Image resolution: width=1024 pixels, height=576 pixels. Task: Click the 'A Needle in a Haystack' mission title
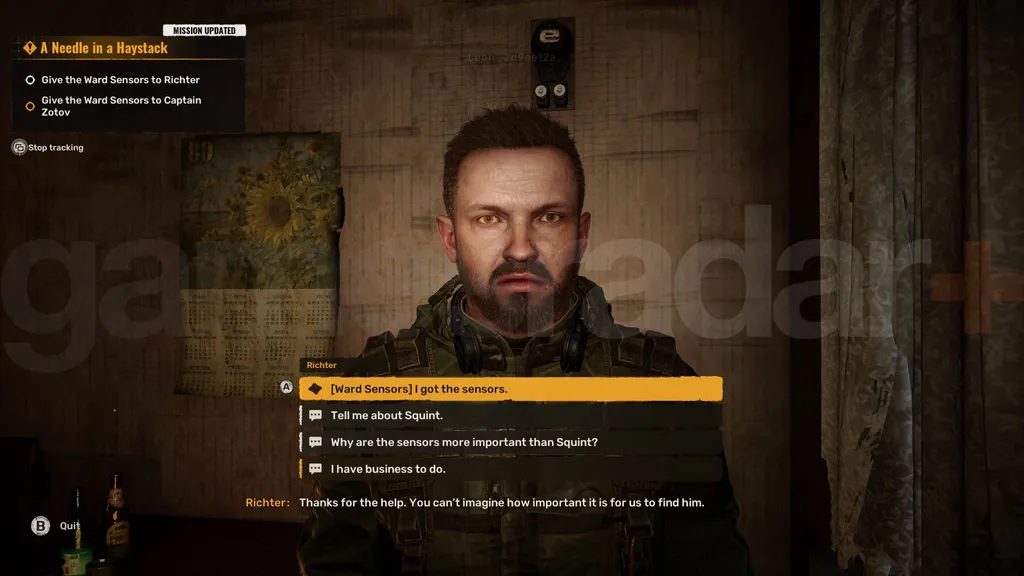(x=104, y=48)
